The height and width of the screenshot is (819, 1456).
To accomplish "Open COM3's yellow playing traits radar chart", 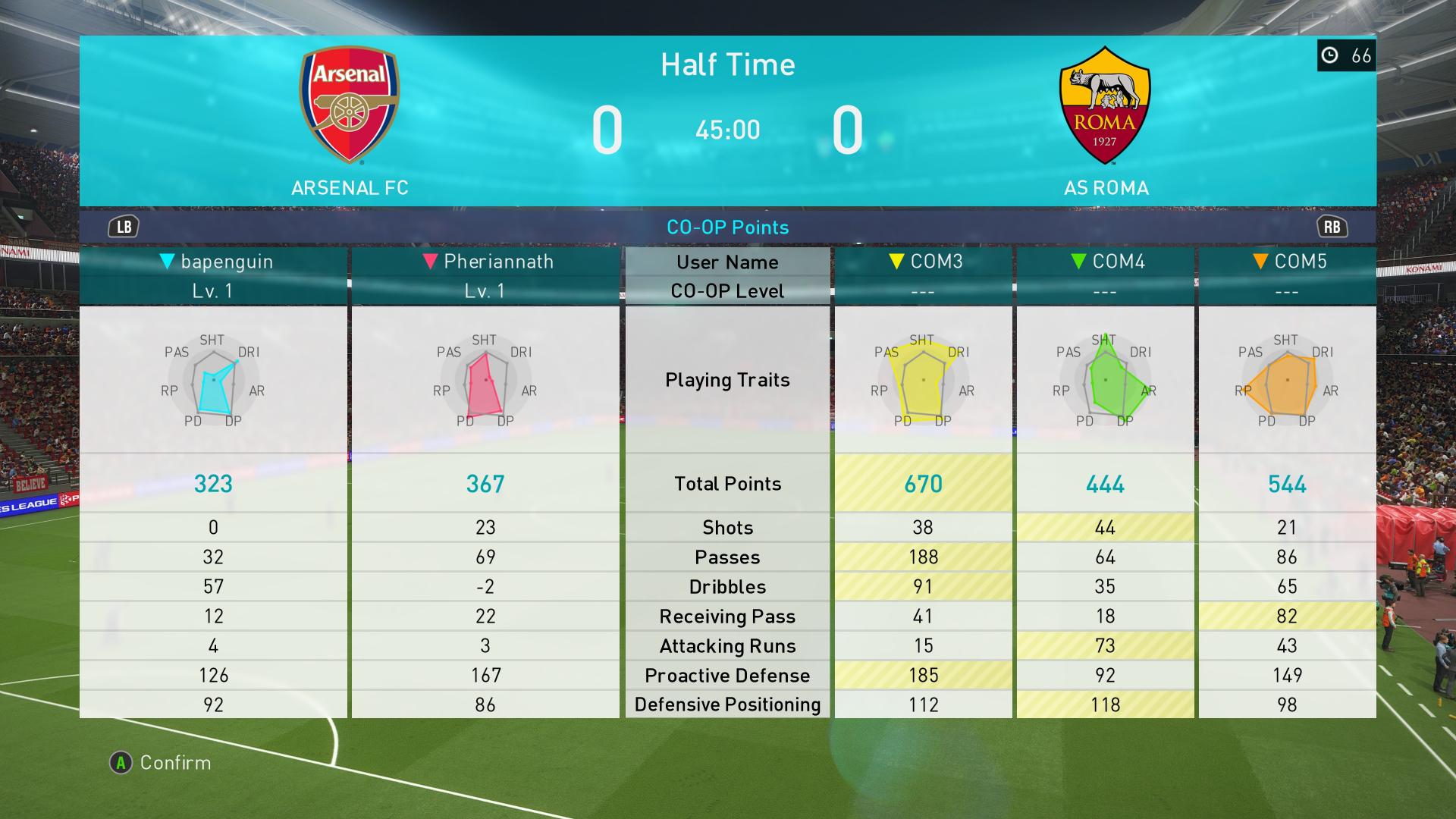I will 924,381.
